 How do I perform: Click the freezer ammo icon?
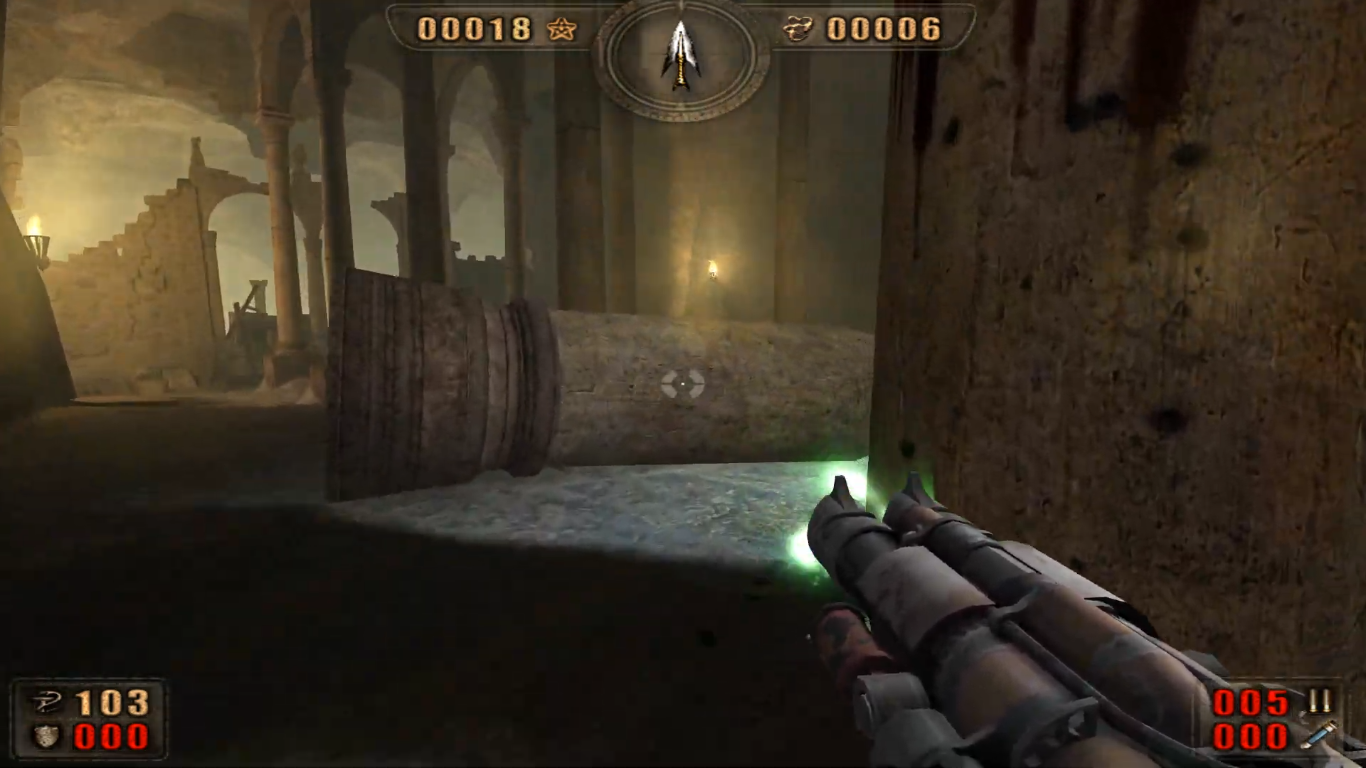point(1320,736)
